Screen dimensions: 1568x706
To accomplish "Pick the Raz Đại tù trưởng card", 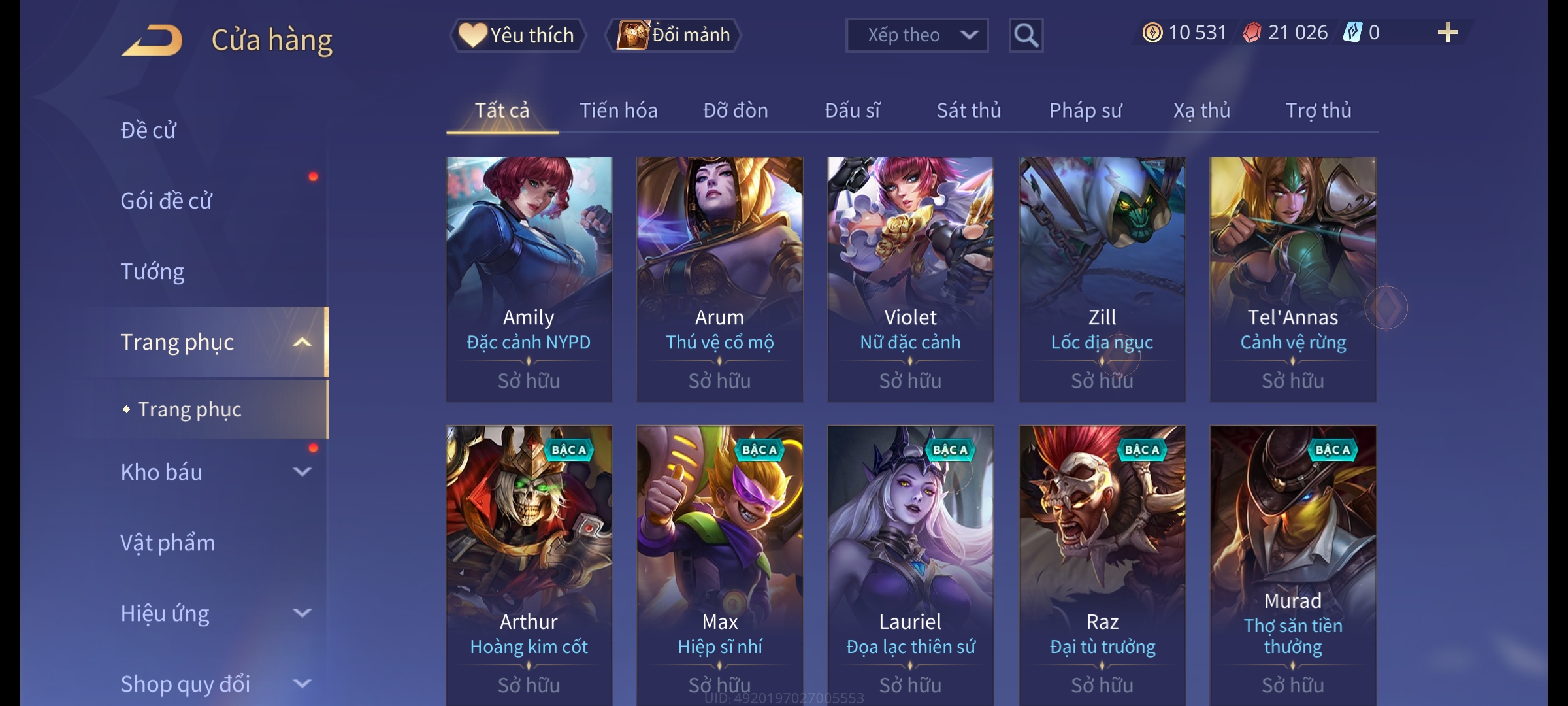I will tap(1102, 562).
